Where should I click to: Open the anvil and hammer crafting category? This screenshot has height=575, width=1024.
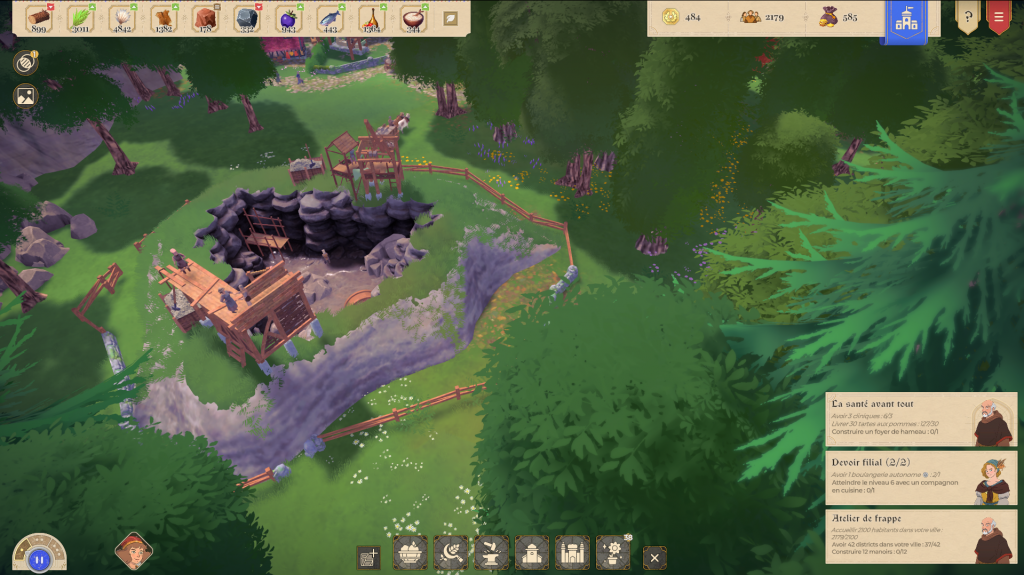pos(491,553)
